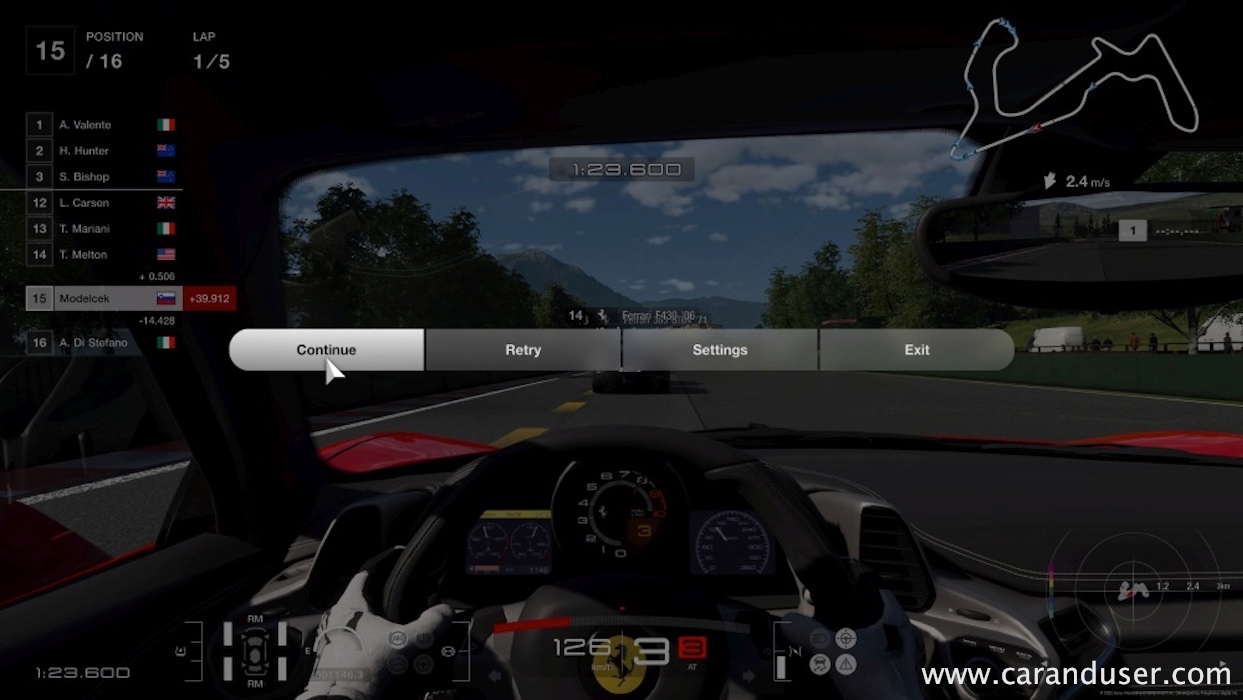The height and width of the screenshot is (700, 1243).
Task: Select A. Di Stefano in the standings
Action: click(102, 343)
